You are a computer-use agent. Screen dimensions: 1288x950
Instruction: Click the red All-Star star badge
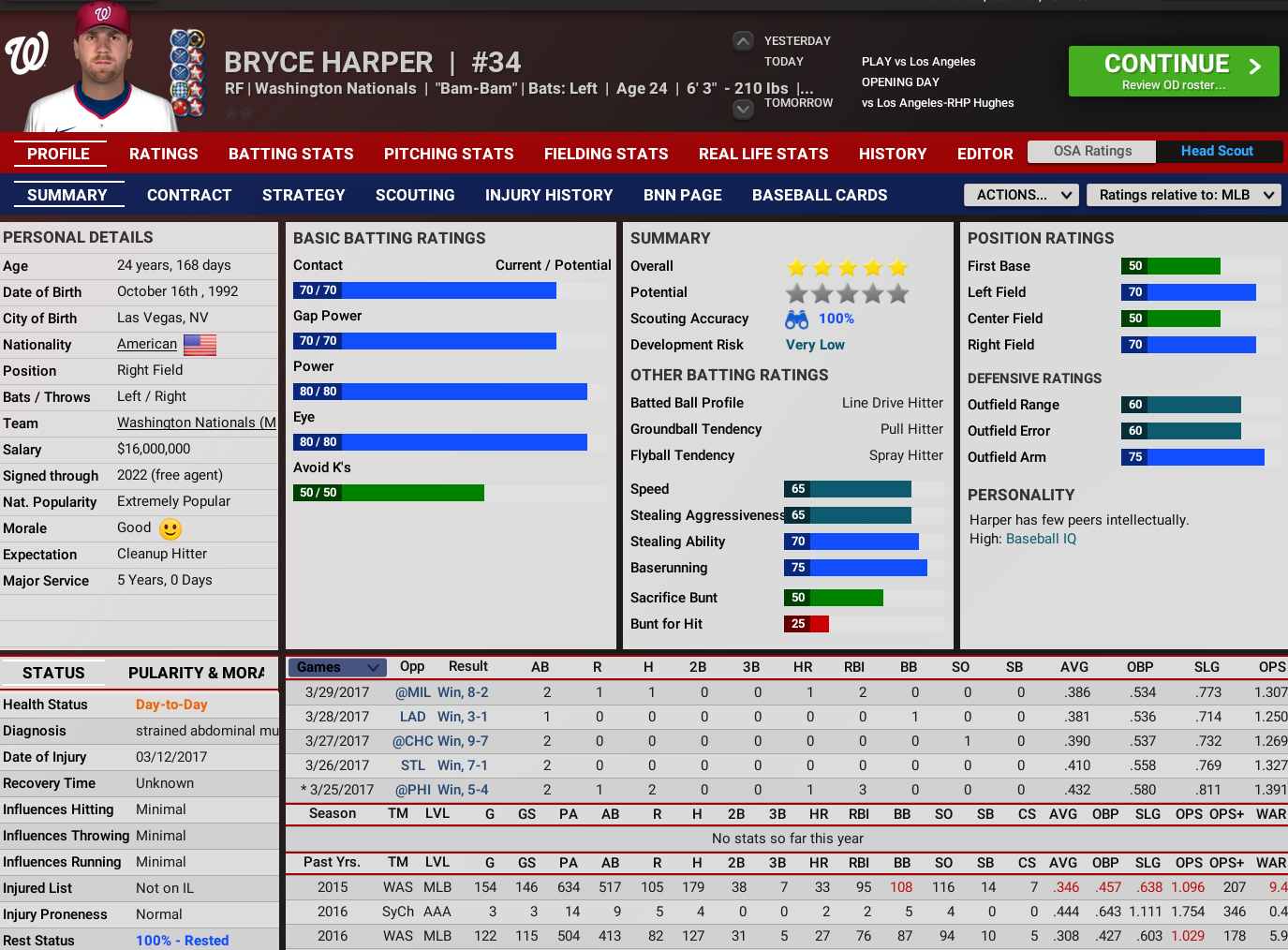point(197,57)
